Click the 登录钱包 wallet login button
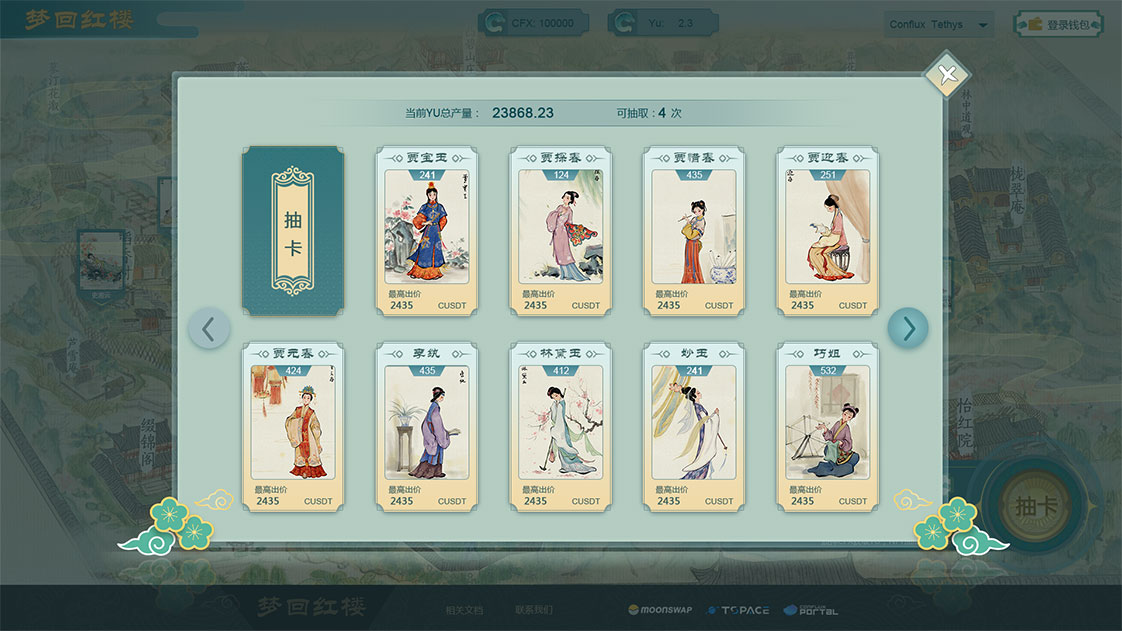 [1059, 24]
